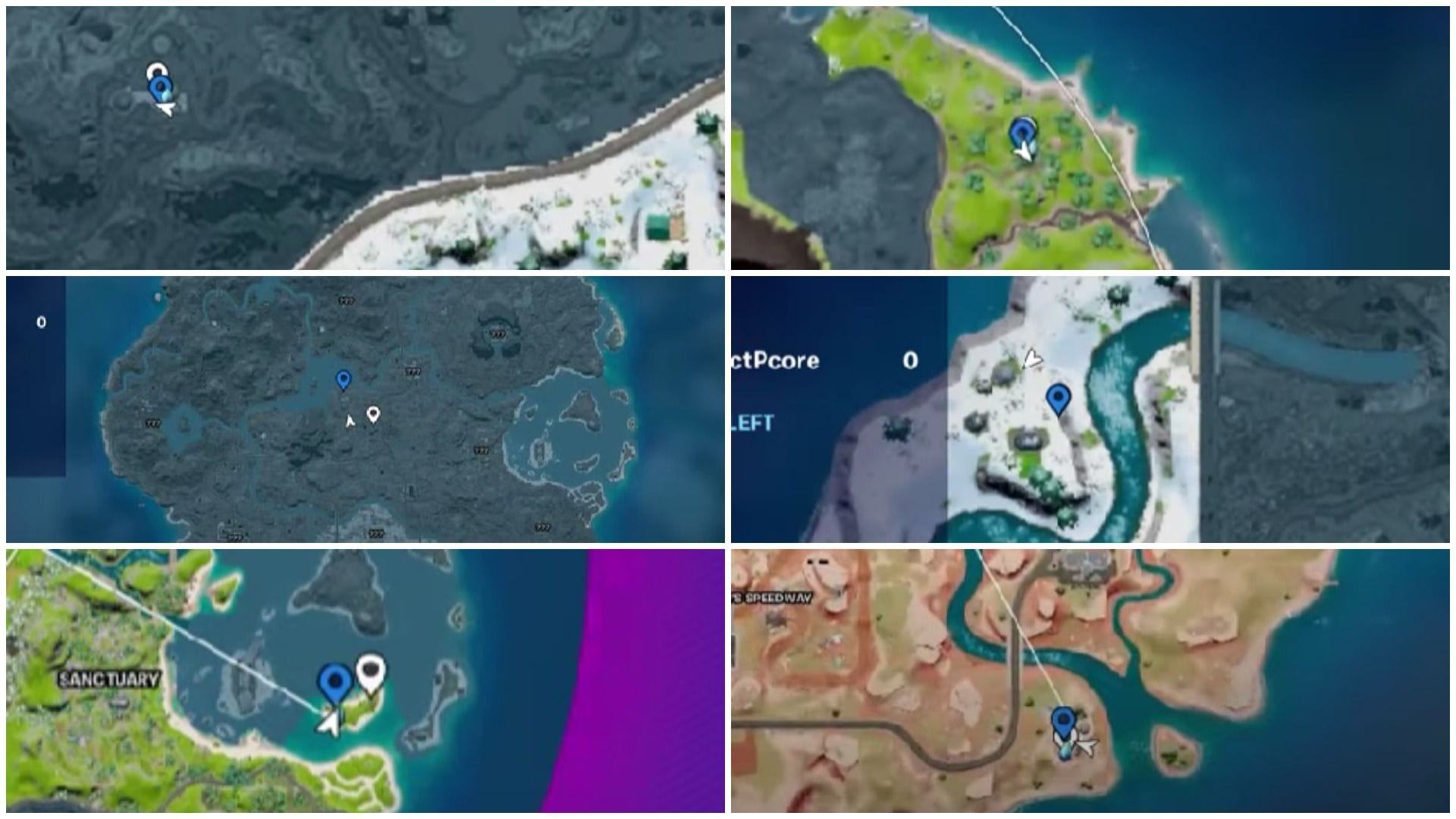The image size is (1456, 819).
Task: Click the white pin on the dark overview map
Action: click(x=373, y=416)
